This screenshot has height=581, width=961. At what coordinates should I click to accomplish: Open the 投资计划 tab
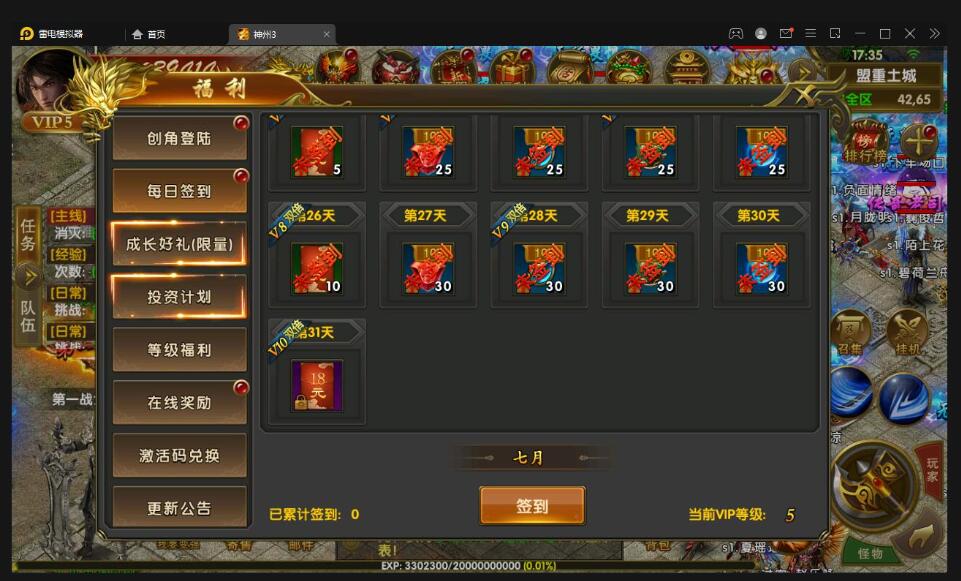[179, 297]
